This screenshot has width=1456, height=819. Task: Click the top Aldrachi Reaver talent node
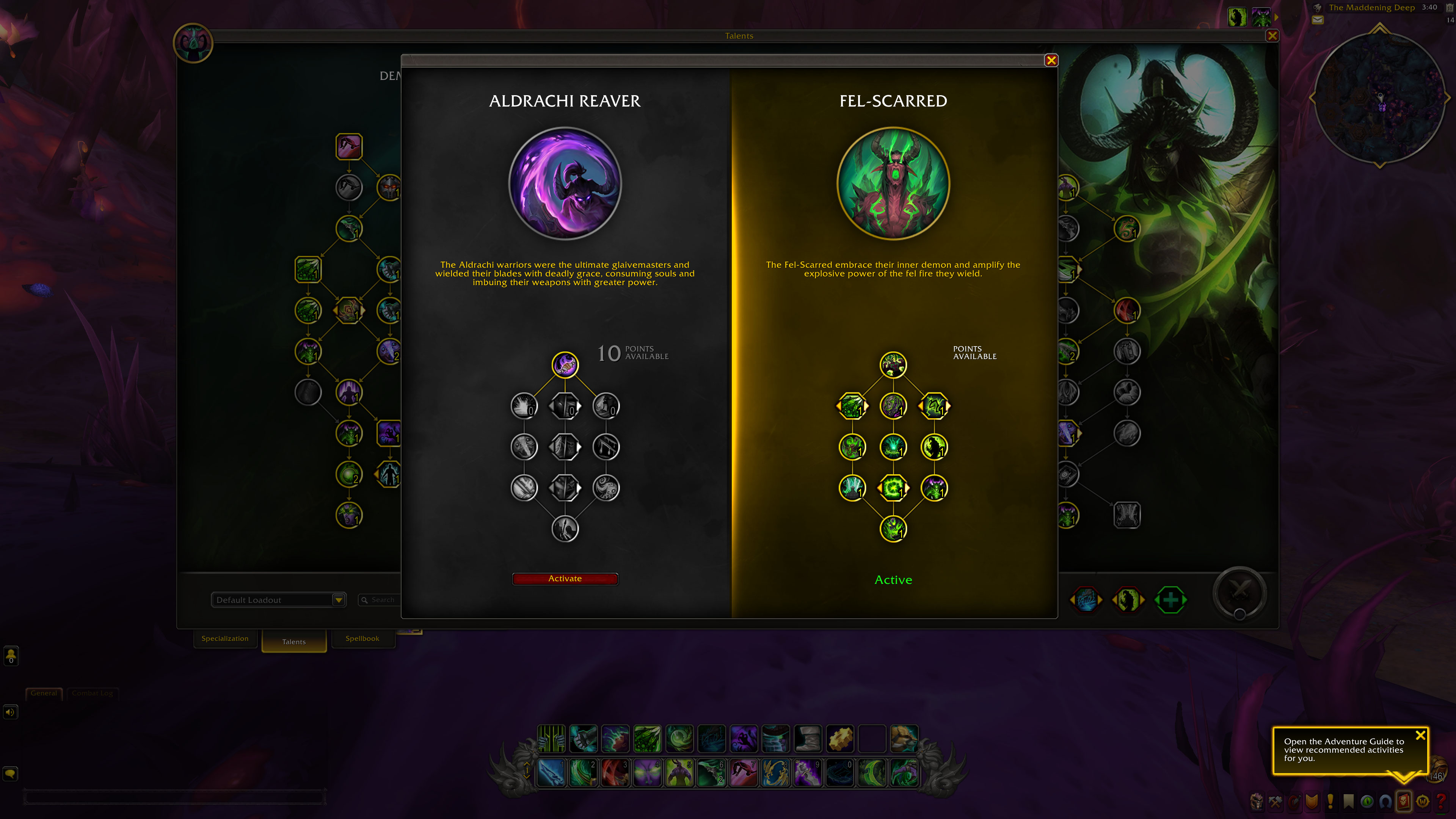pyautogui.click(x=565, y=364)
